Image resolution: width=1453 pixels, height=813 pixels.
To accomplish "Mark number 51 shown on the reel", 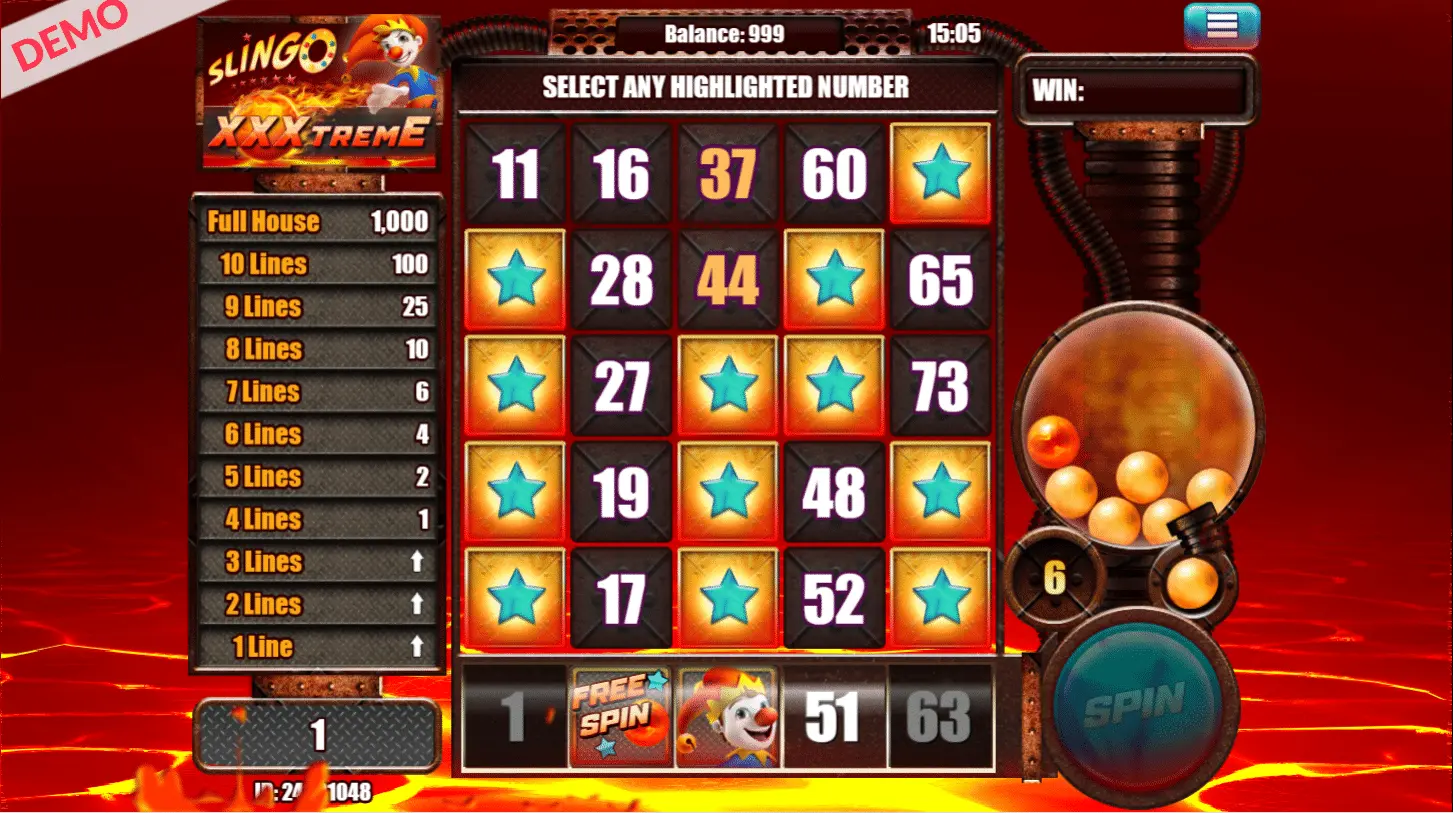I will click(835, 719).
